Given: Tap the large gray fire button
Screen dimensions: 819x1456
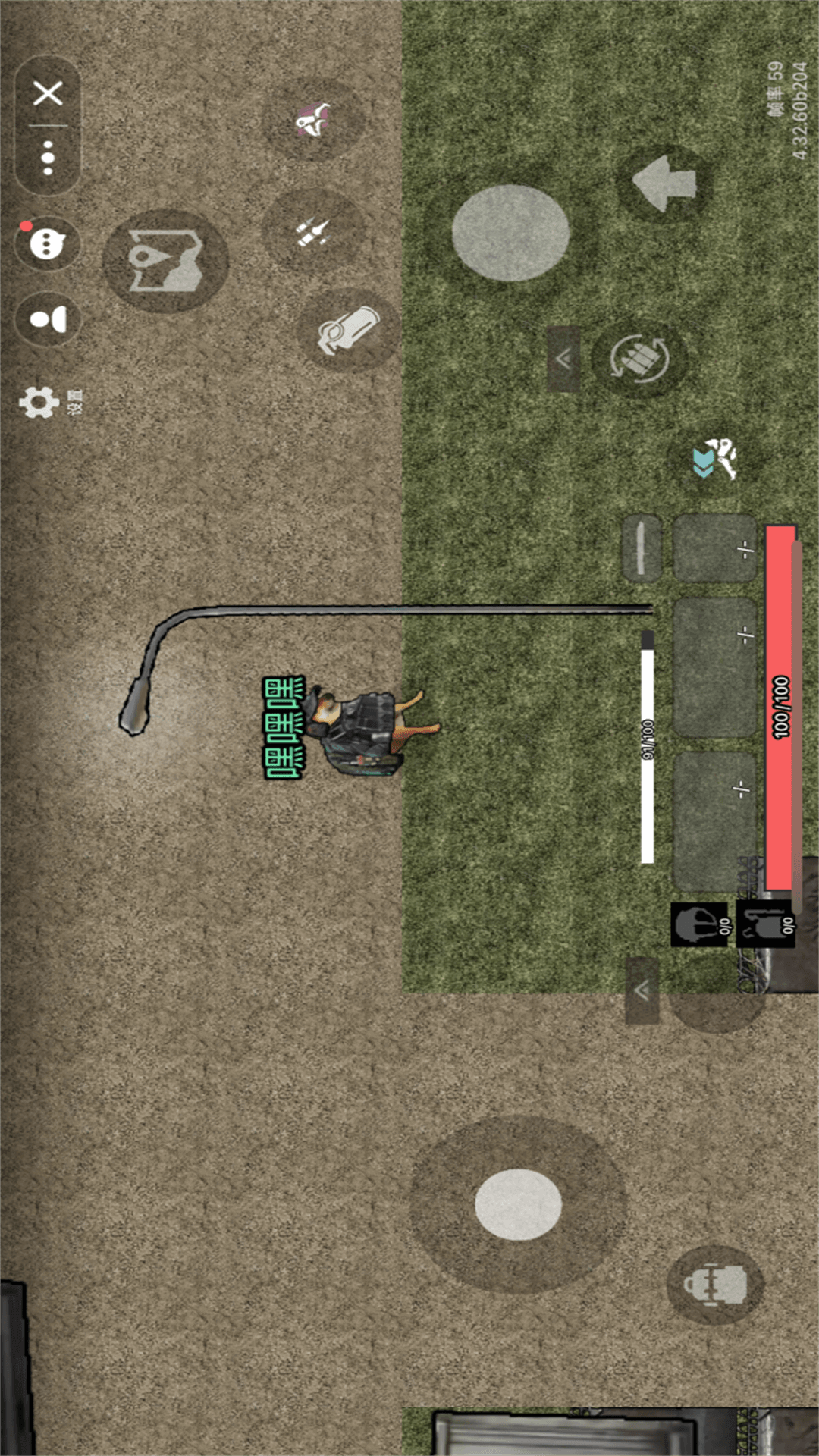Looking at the screenshot, I should (510, 233).
